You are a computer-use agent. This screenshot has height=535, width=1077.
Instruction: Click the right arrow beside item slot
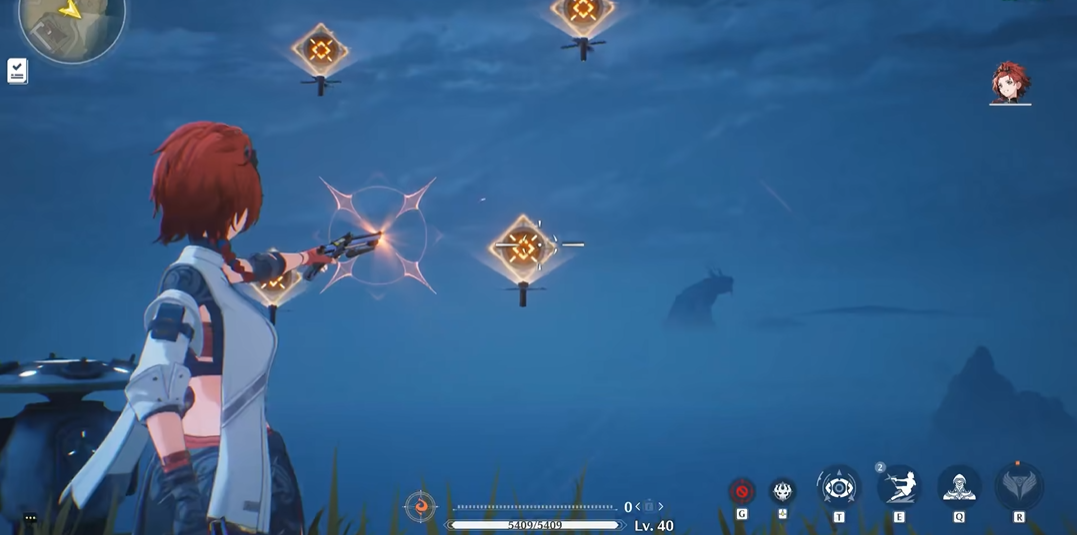tap(661, 507)
